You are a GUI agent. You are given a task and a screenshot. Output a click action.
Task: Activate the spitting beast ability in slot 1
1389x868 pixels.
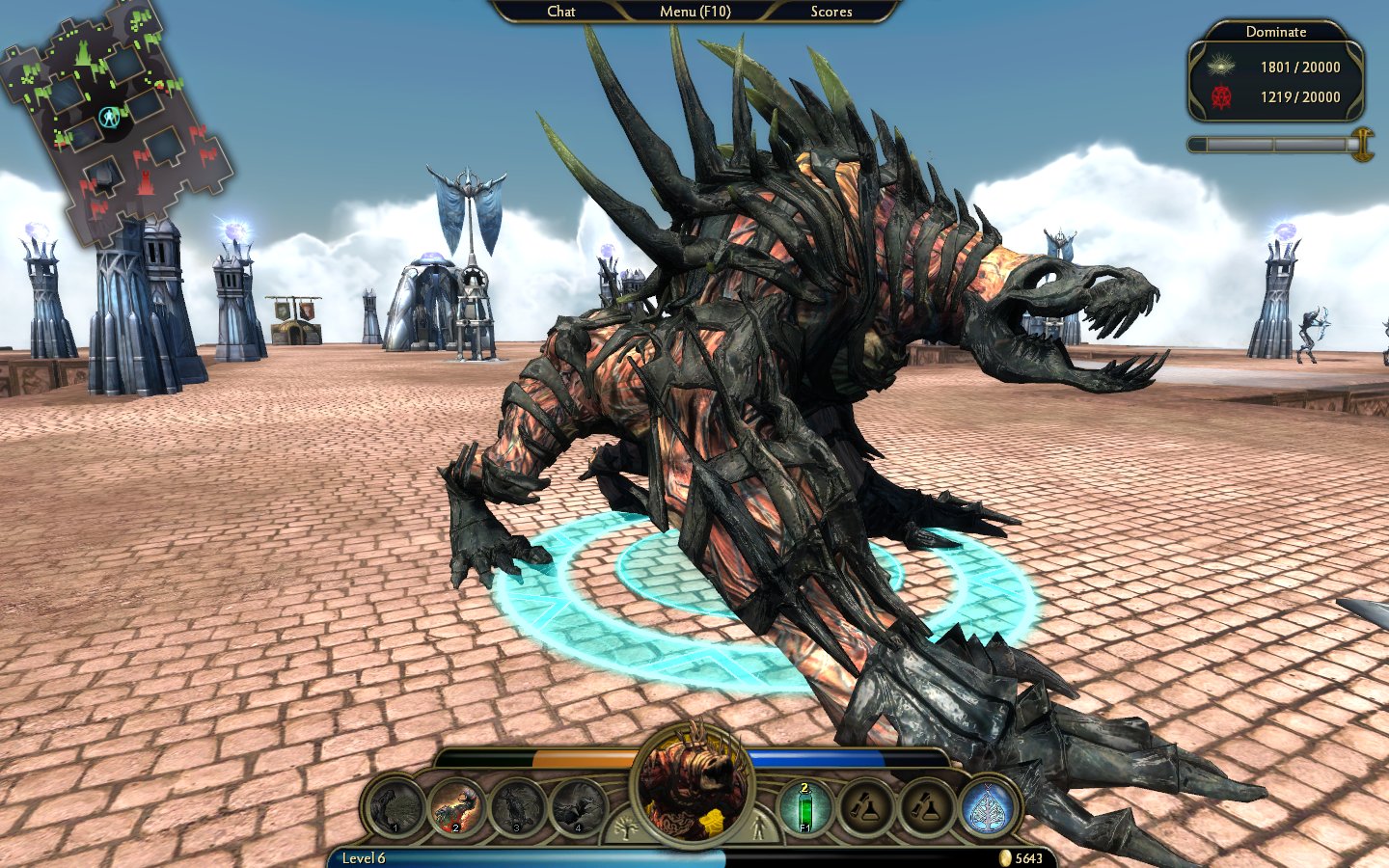tap(396, 807)
